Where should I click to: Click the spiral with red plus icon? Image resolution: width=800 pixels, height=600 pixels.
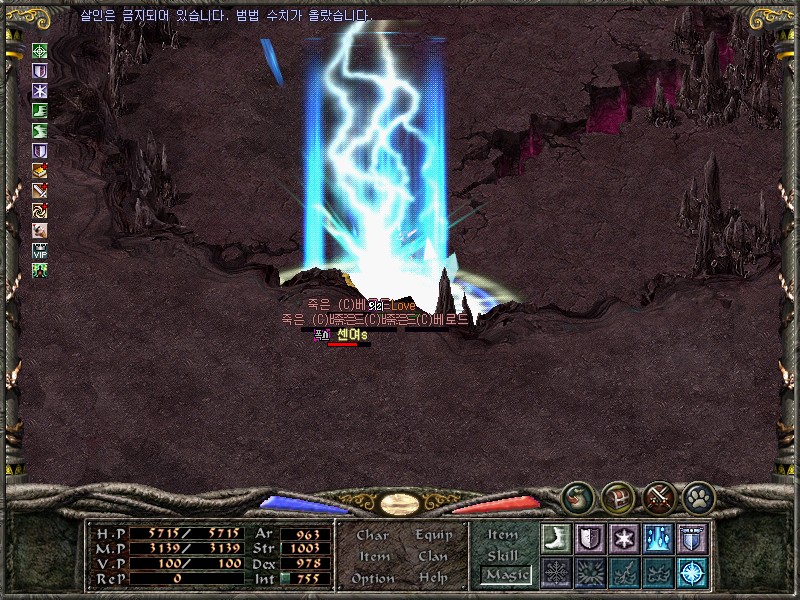(40, 210)
